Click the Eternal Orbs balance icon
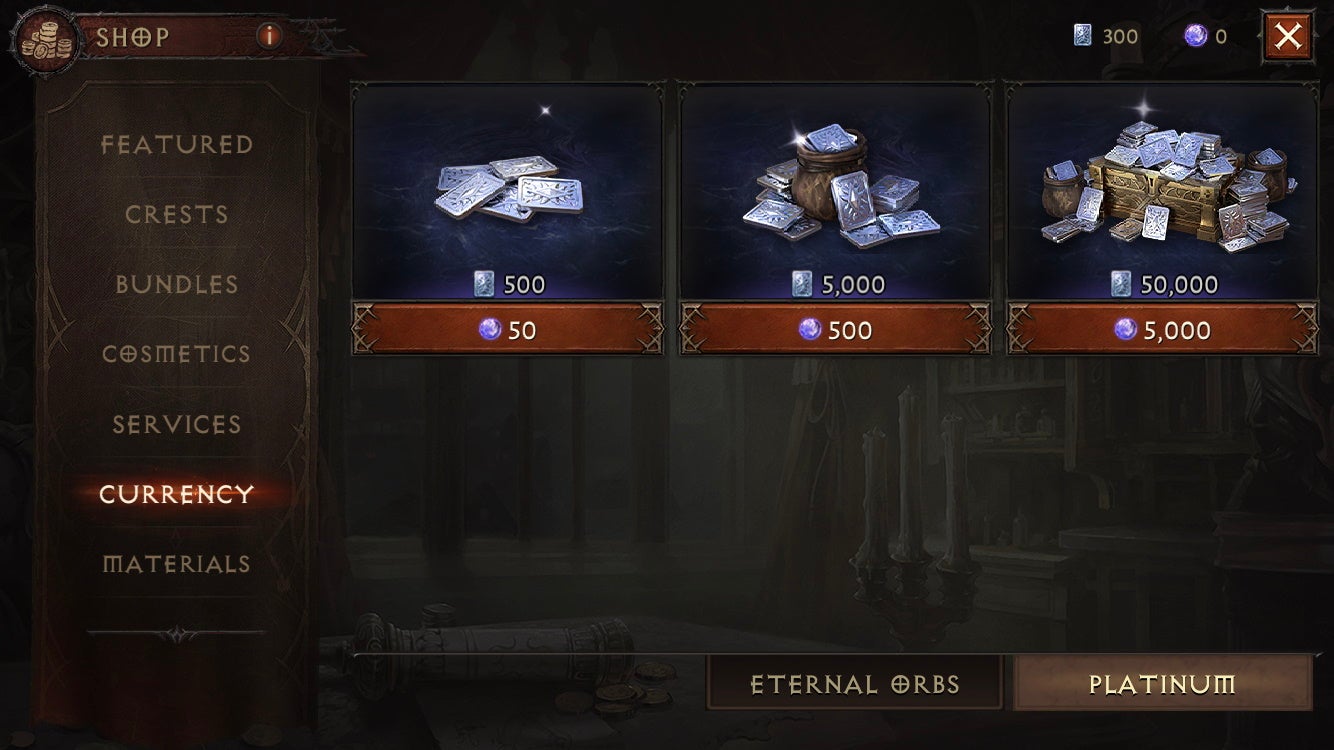 point(1082,33)
